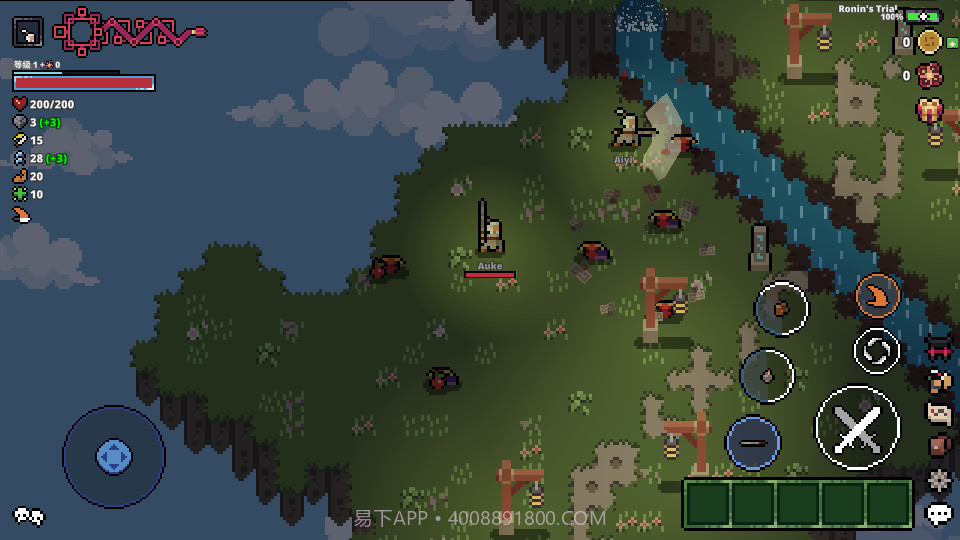Open the character portrait in the top corner
This screenshot has width=960, height=540.
28,32
